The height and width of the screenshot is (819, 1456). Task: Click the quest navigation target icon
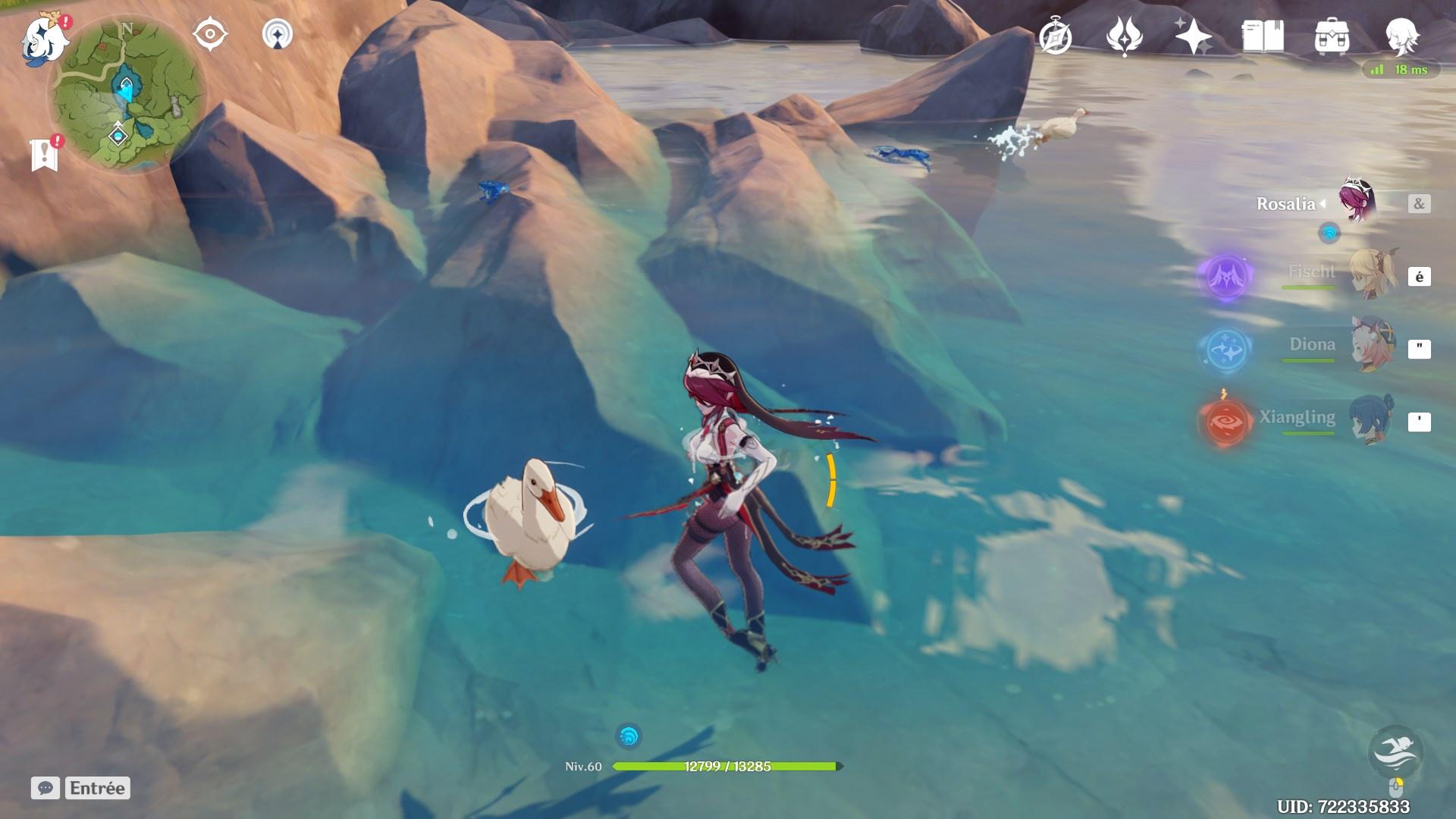point(210,35)
